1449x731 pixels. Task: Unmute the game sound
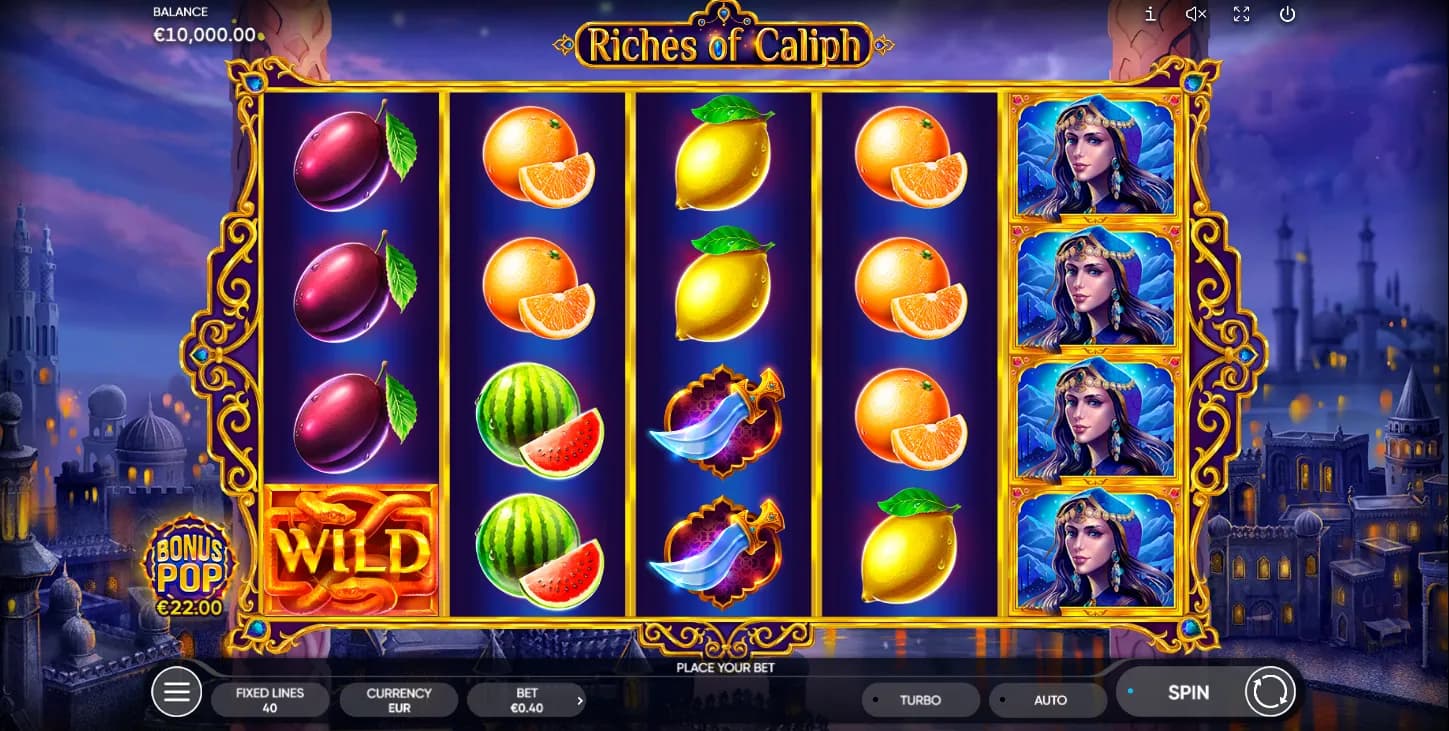point(1195,14)
